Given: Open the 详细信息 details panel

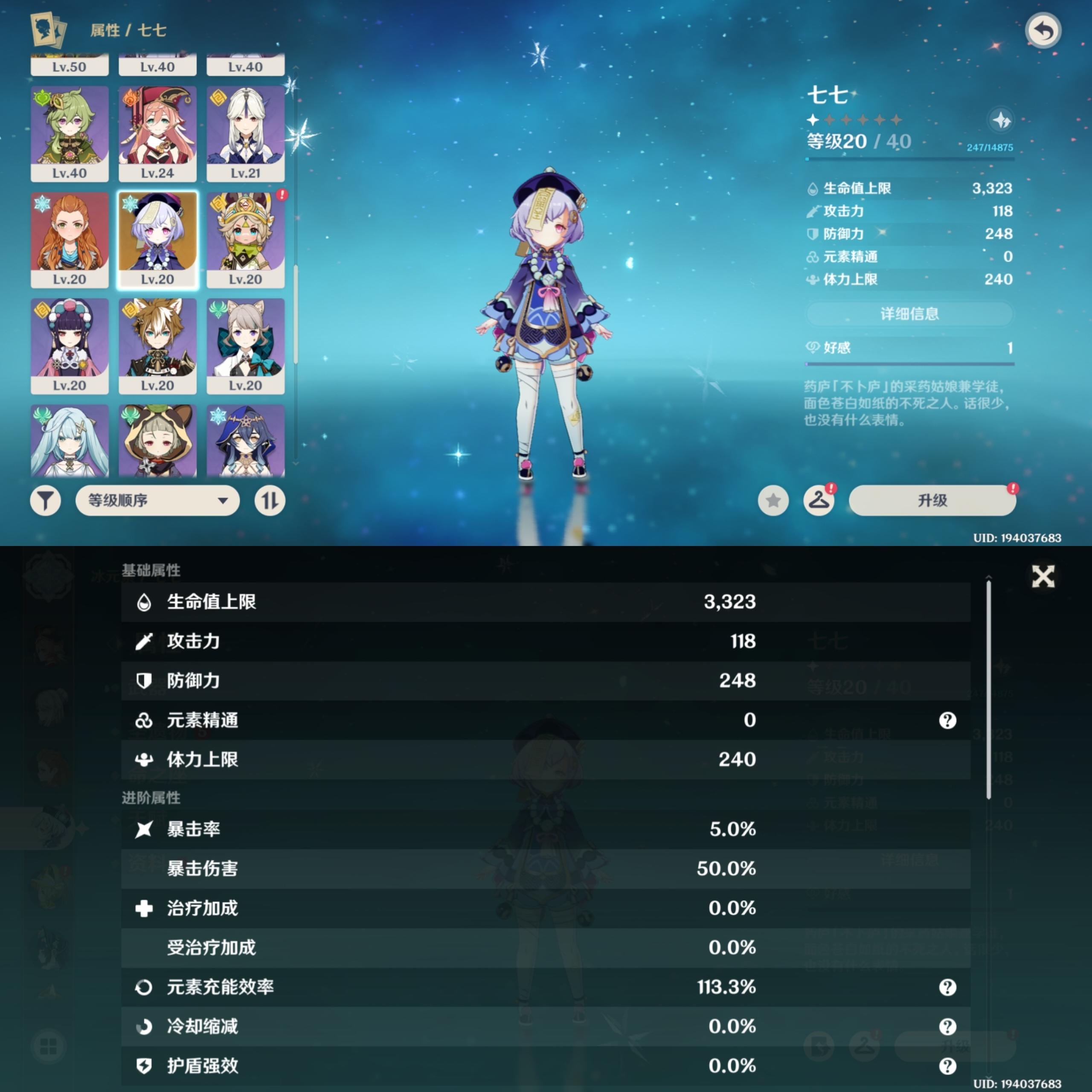Looking at the screenshot, I should click(910, 314).
